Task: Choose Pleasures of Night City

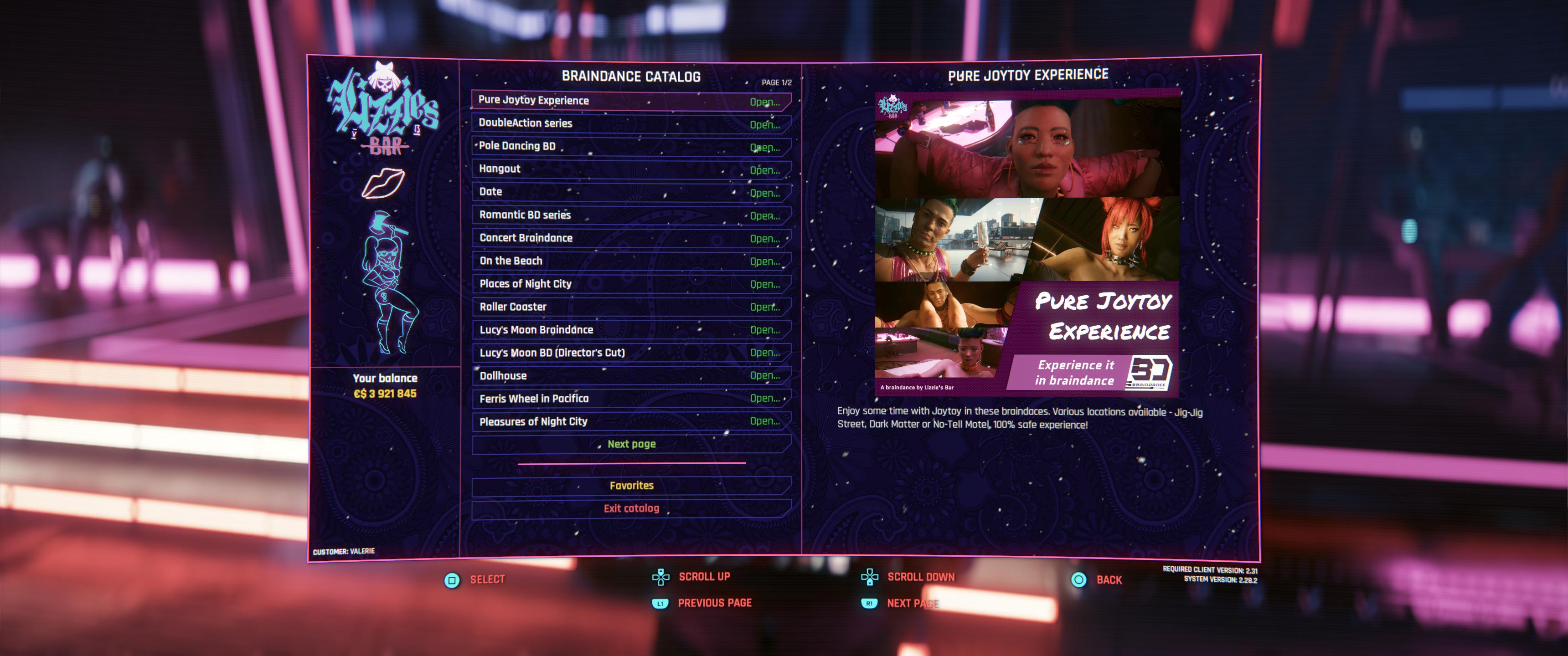Action: 630,421
